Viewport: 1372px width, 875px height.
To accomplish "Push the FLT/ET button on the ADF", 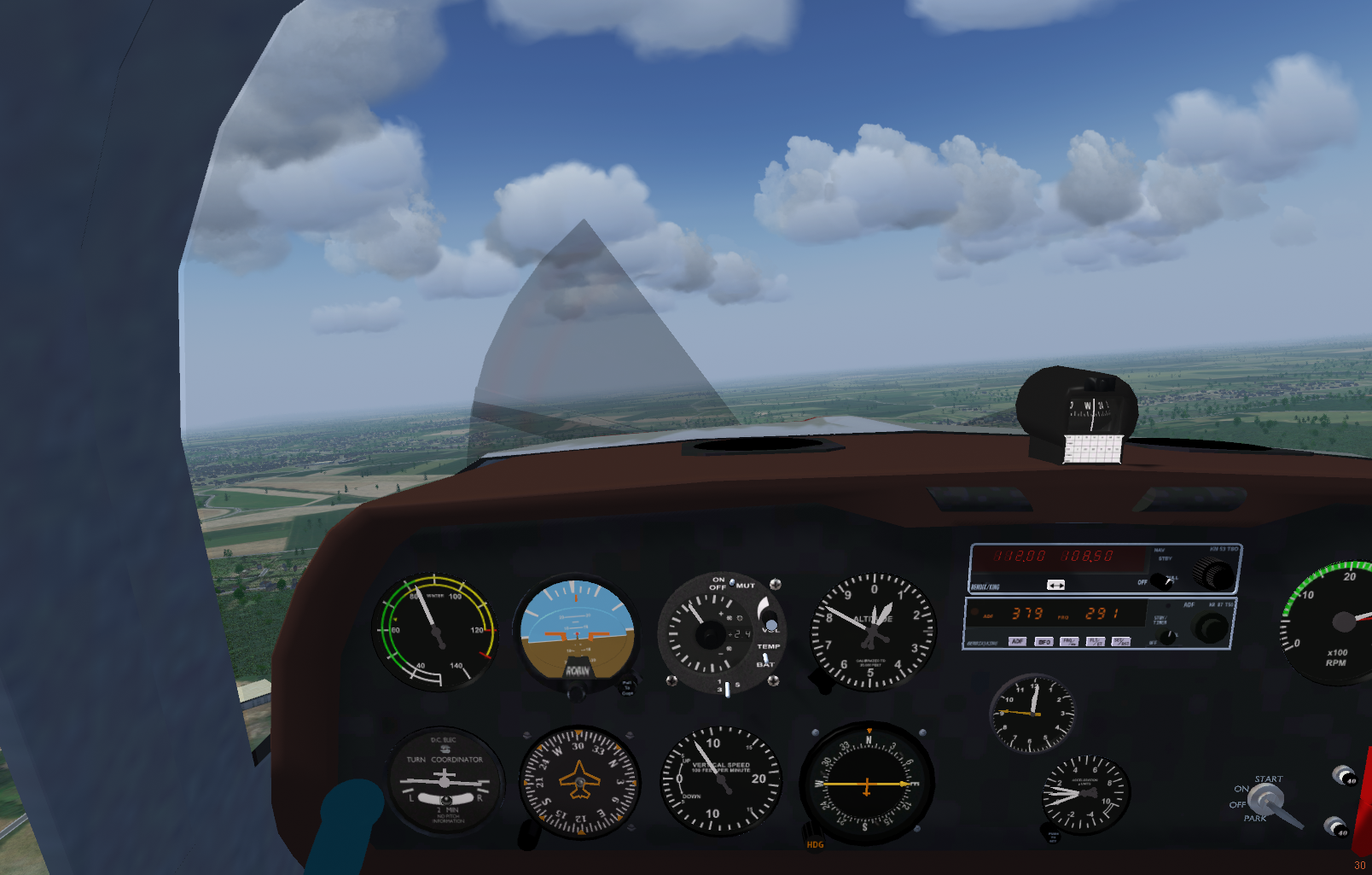I will coord(1095,641).
